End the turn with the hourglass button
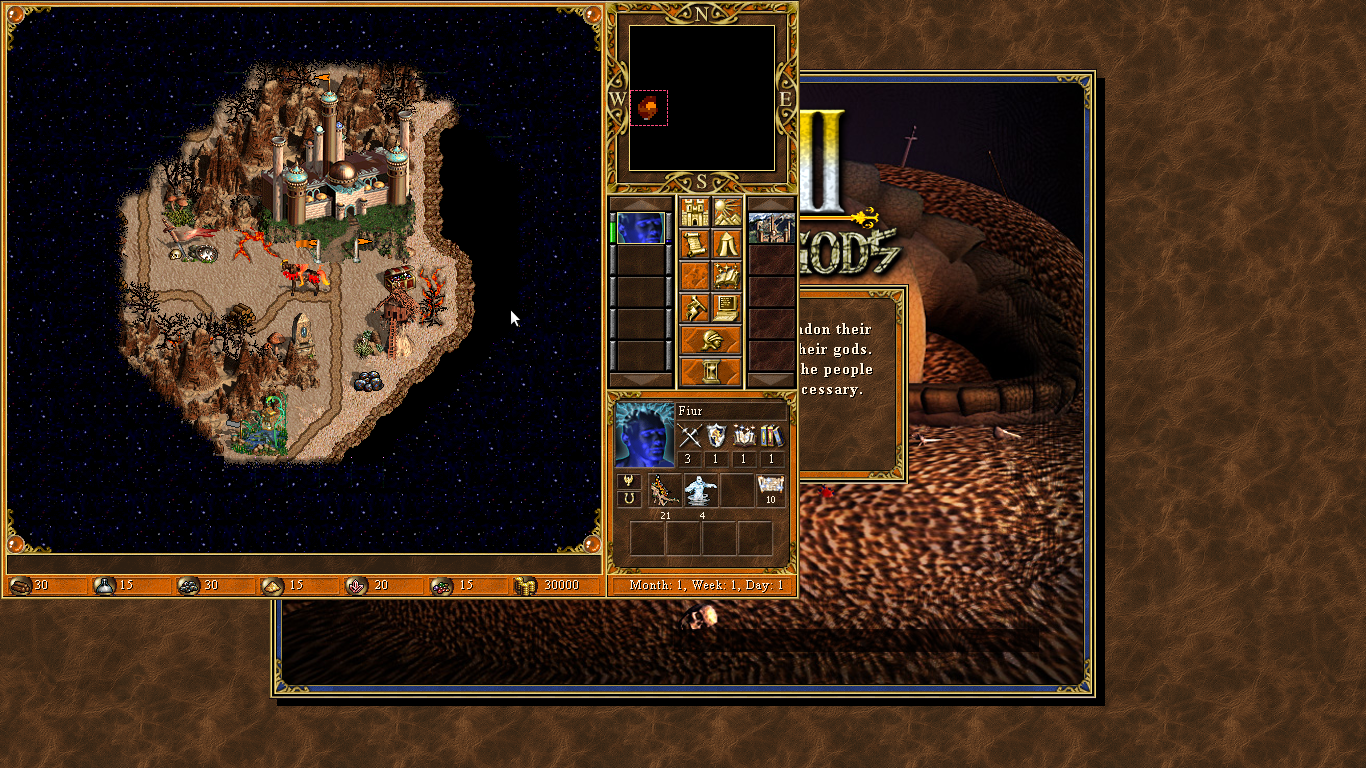Screen dimensions: 1366x768 (711, 372)
